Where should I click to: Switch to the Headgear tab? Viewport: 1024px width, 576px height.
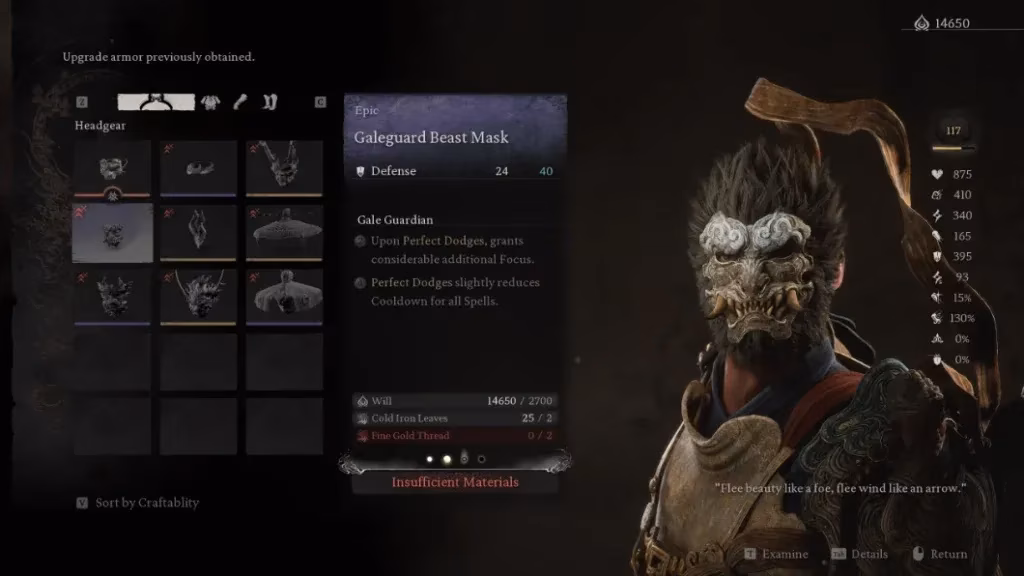[156, 102]
